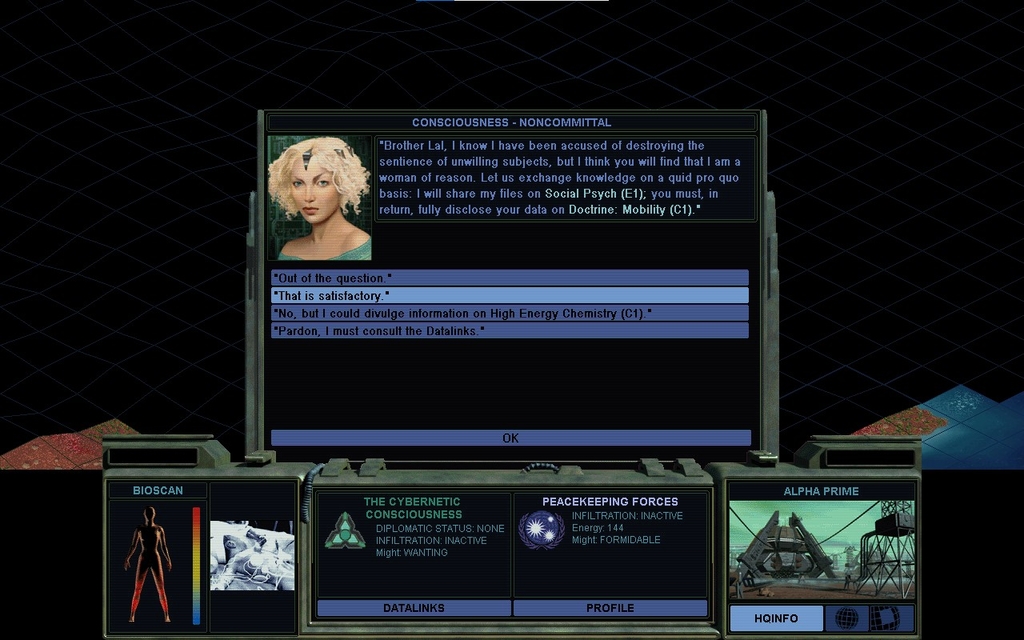Click the flat grid map icon
The width and height of the screenshot is (1024, 640).
[x=884, y=618]
